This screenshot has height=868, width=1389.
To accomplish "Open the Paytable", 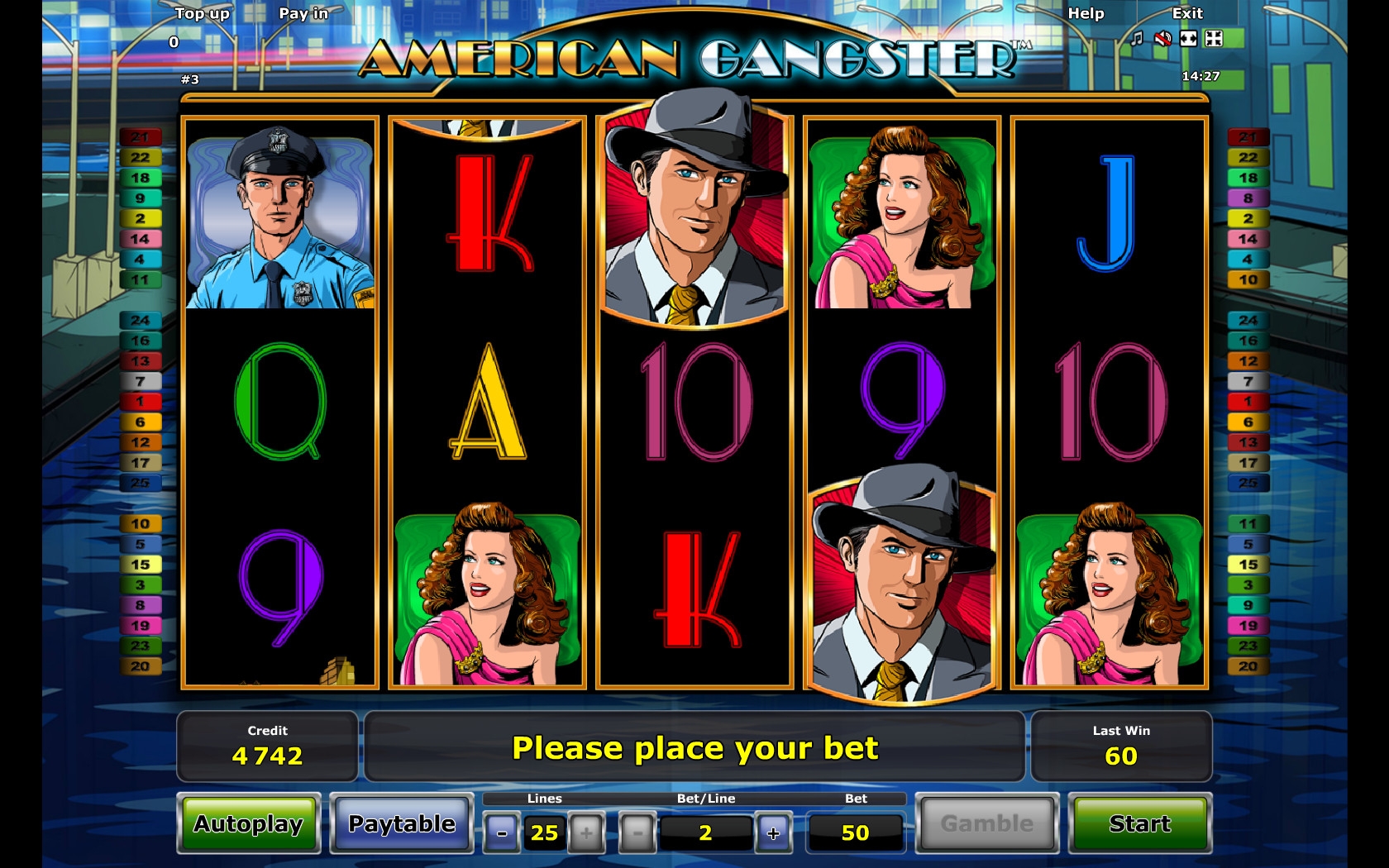I will point(402,824).
